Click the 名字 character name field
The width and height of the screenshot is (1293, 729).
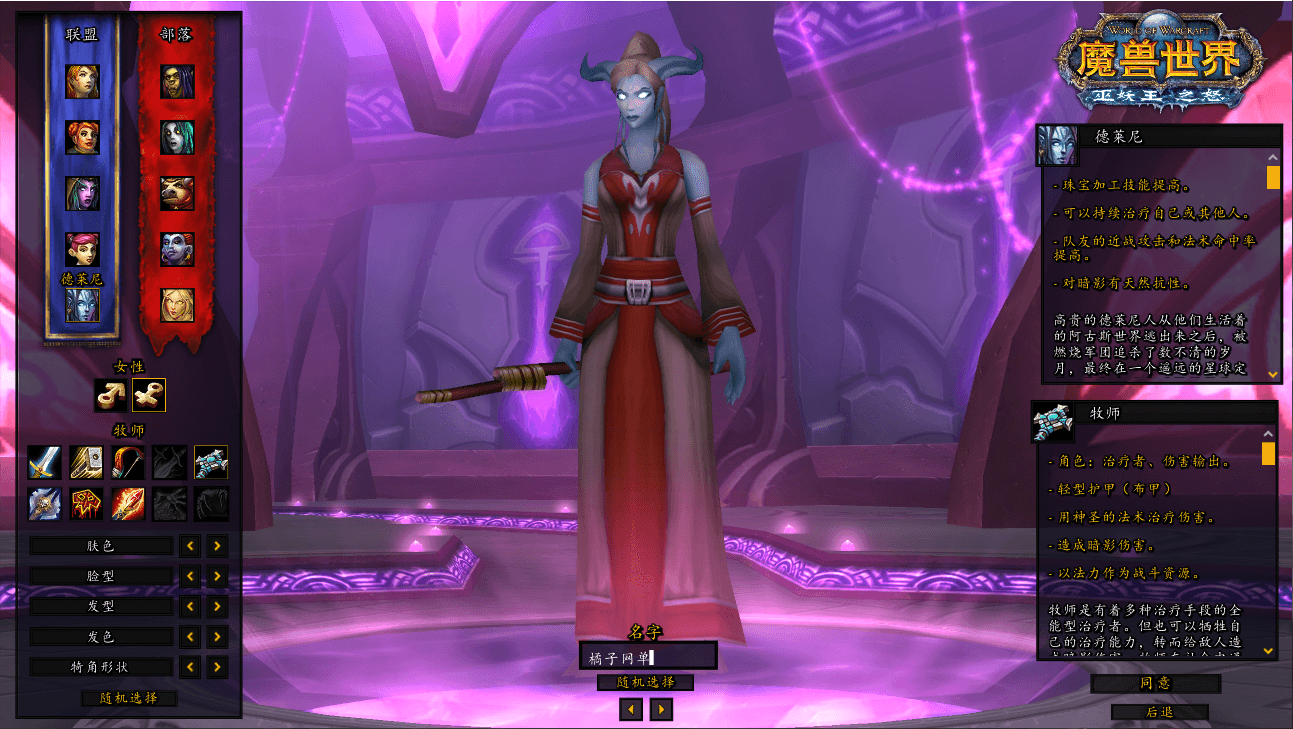point(648,656)
